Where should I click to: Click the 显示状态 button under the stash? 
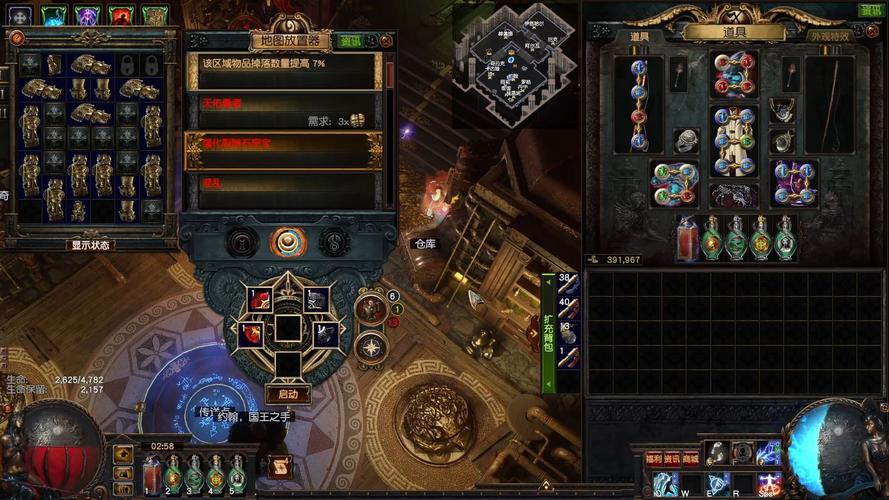[91, 244]
